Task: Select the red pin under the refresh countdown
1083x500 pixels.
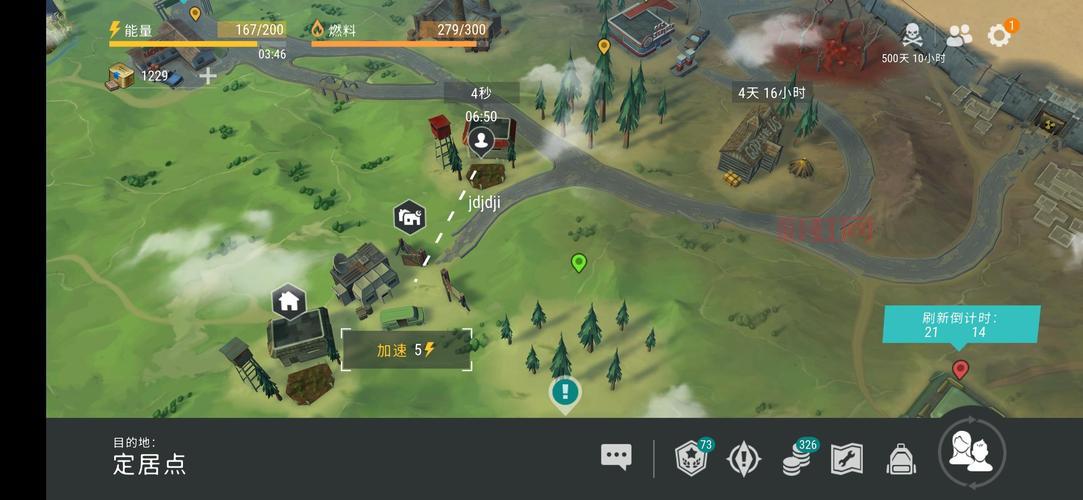Action: pos(961,369)
